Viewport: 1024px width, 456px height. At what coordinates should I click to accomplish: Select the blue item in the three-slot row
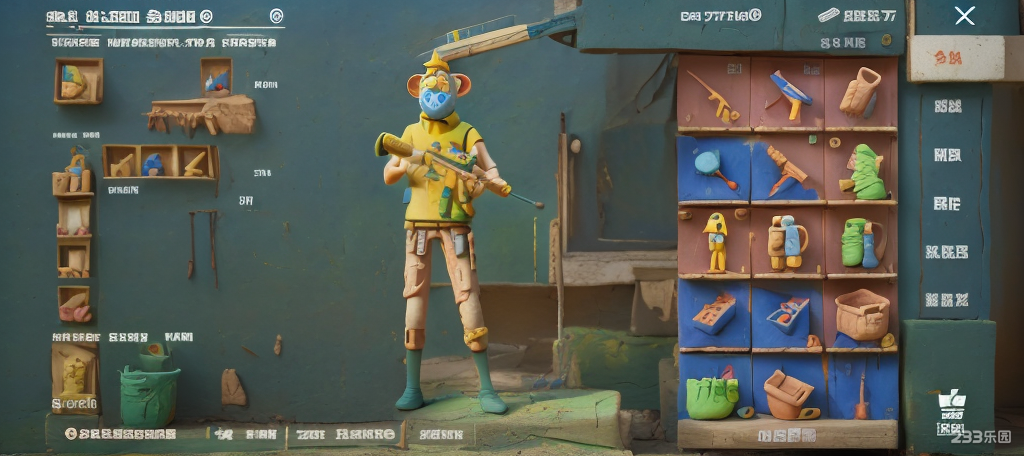(155, 162)
